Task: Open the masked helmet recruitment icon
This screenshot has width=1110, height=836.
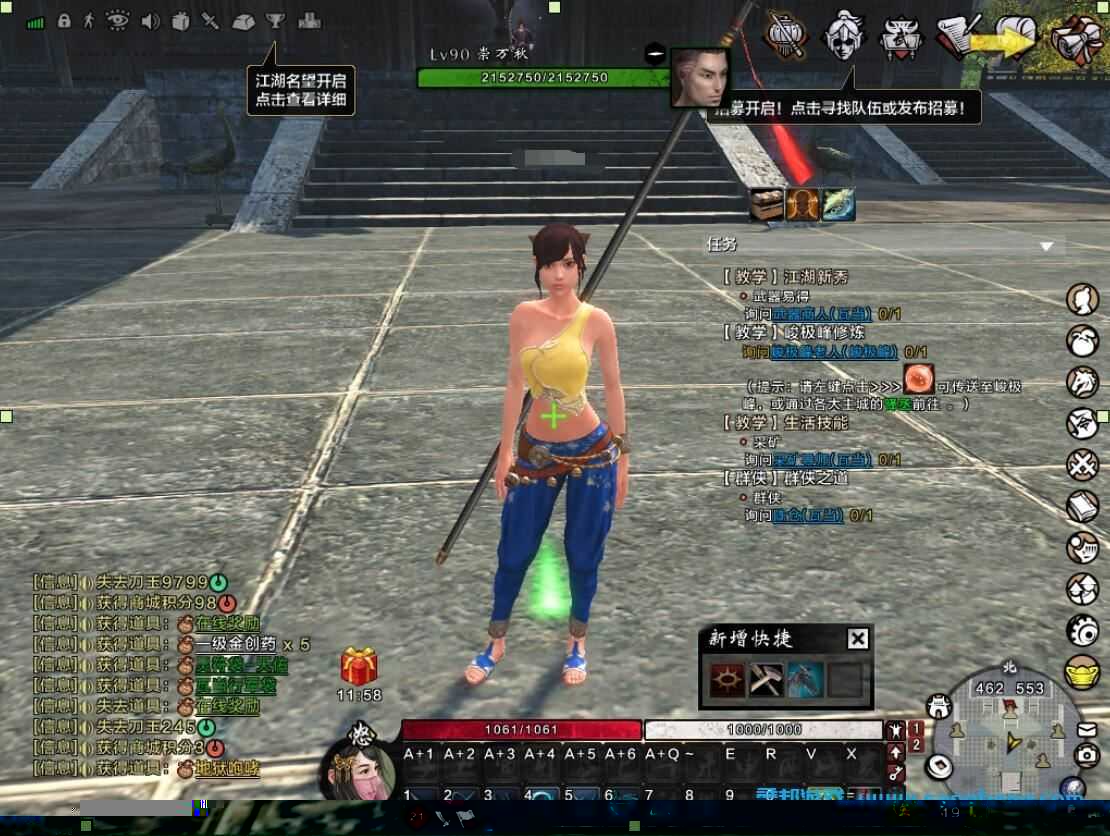Action: coord(842,36)
